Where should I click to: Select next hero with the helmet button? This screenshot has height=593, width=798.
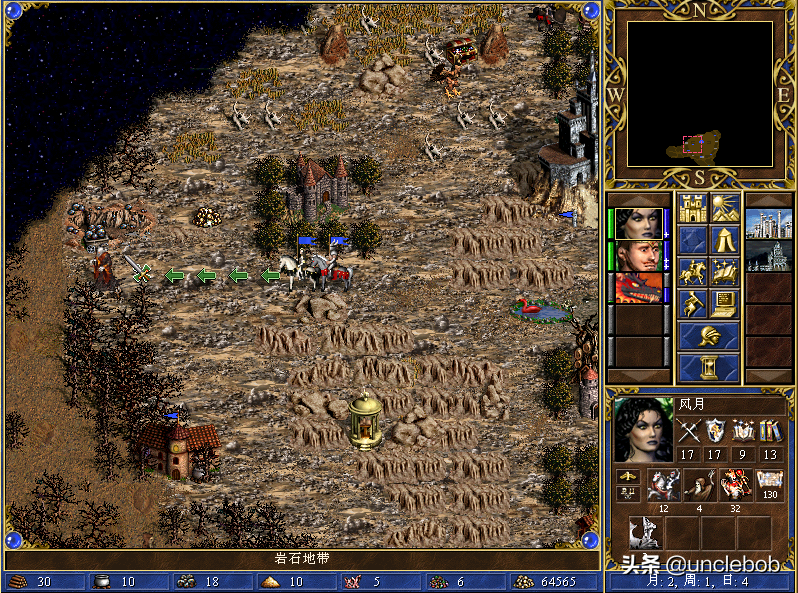(708, 336)
